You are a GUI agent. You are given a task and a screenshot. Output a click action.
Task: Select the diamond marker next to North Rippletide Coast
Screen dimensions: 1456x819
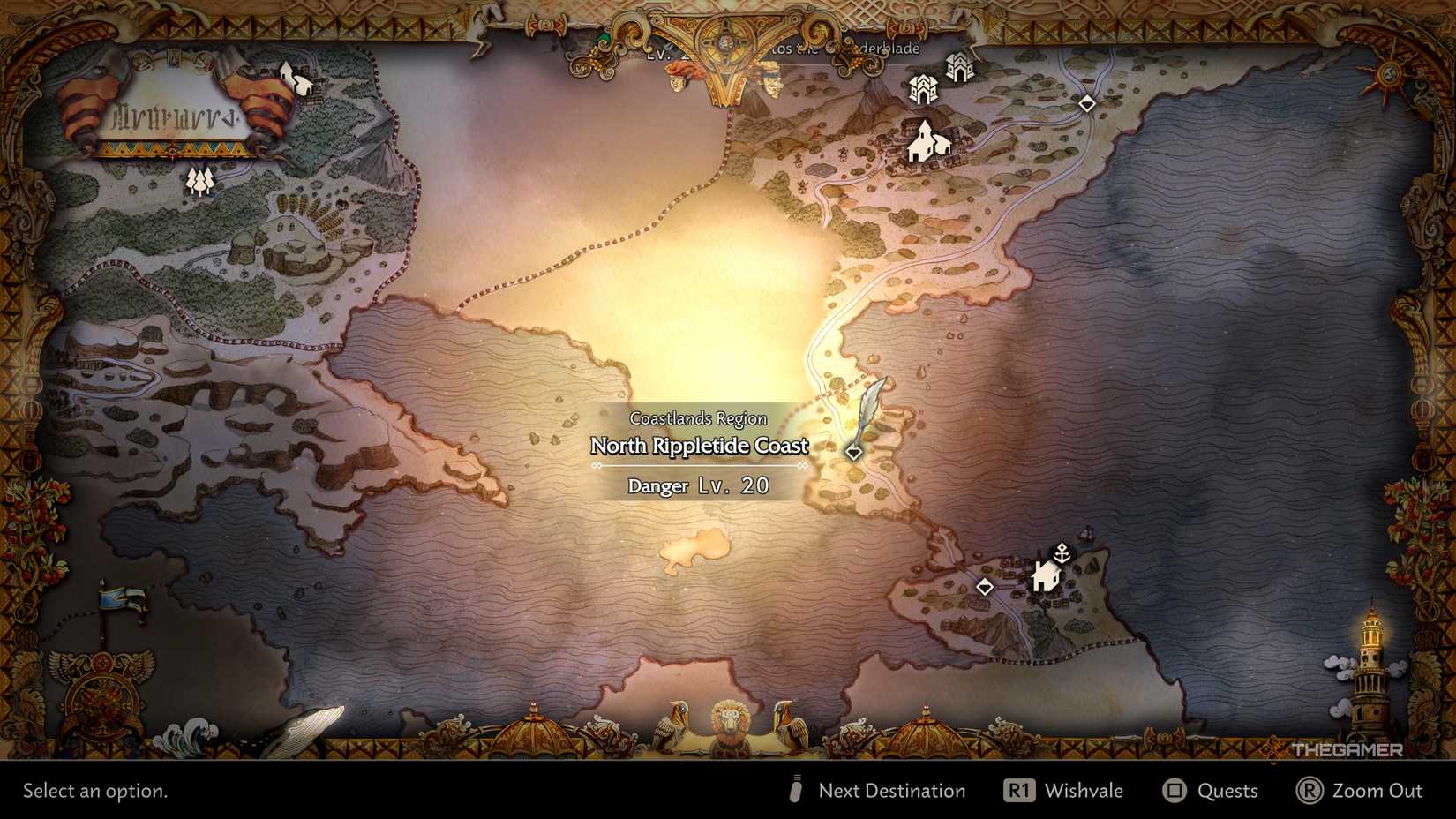point(854,452)
